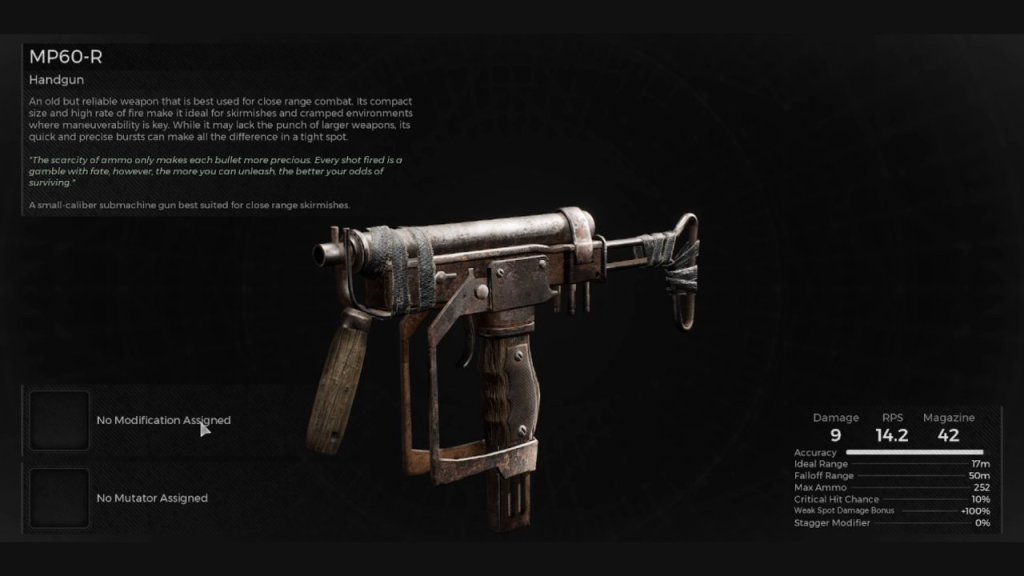Select the No Modification Assigned slot
Image resolution: width=1024 pixels, height=576 pixels.
(59, 421)
